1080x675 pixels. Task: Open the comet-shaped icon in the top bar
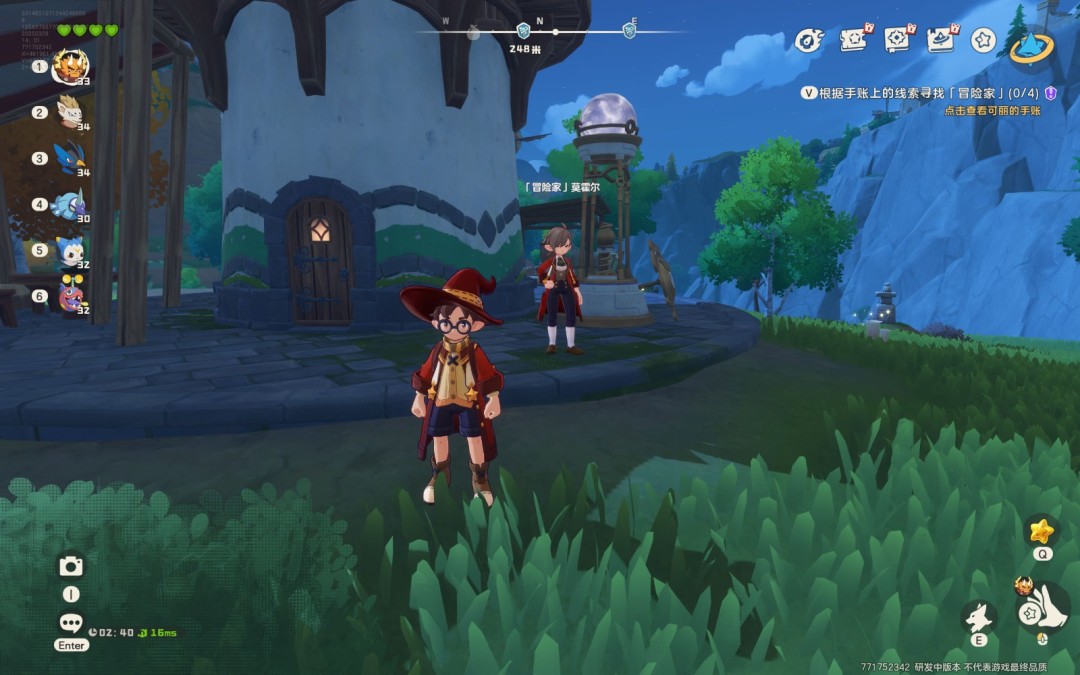807,40
